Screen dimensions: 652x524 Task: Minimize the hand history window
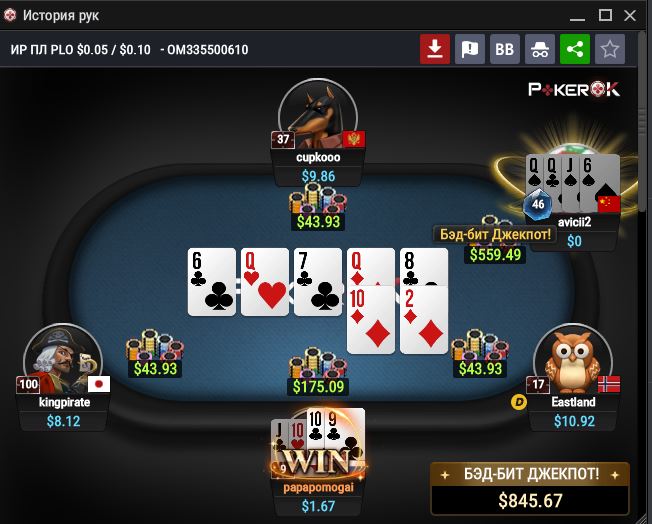[577, 15]
